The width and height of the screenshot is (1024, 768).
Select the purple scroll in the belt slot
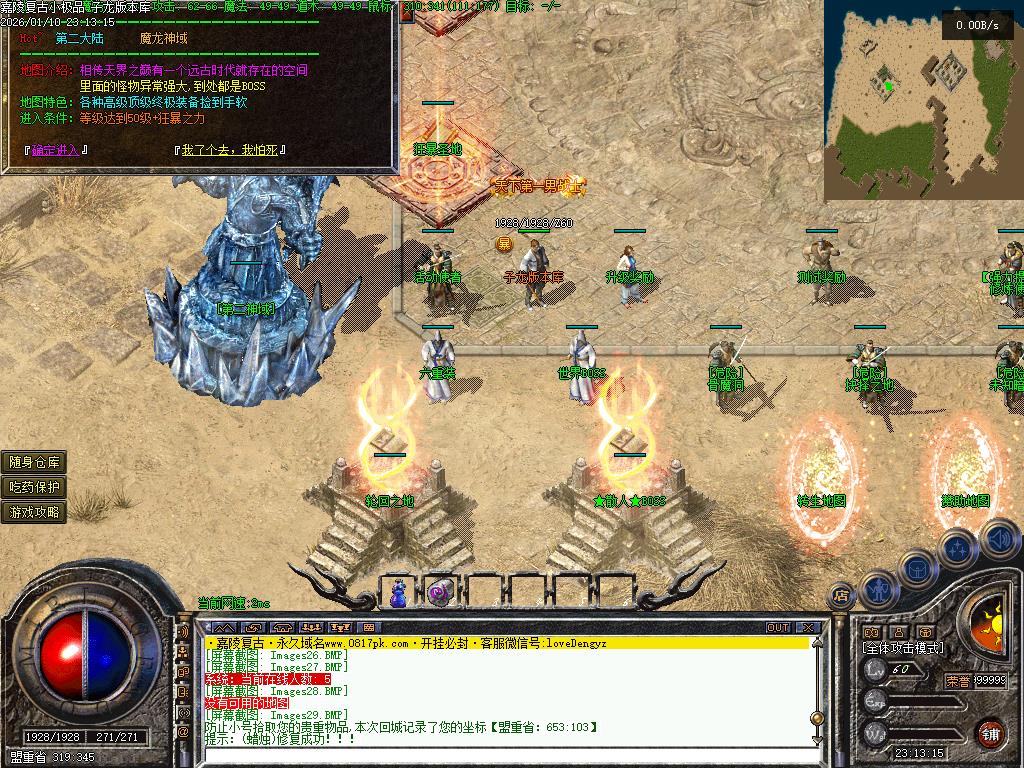click(439, 593)
